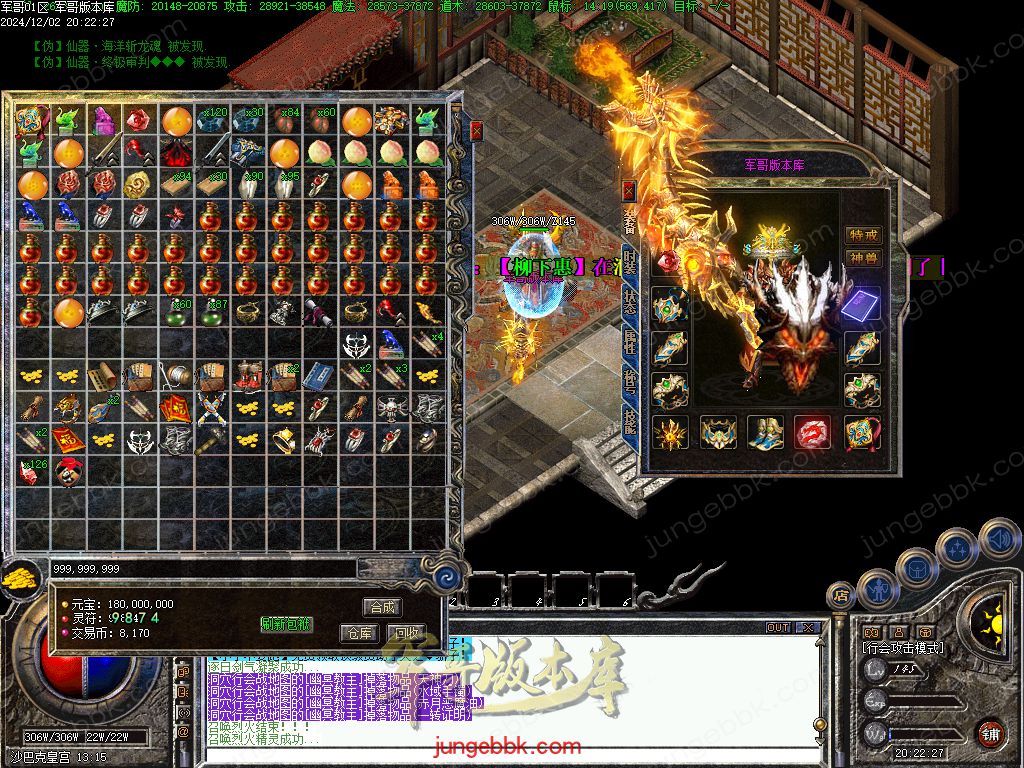
Task: Select the equipped boots slot
Action: 765,433
